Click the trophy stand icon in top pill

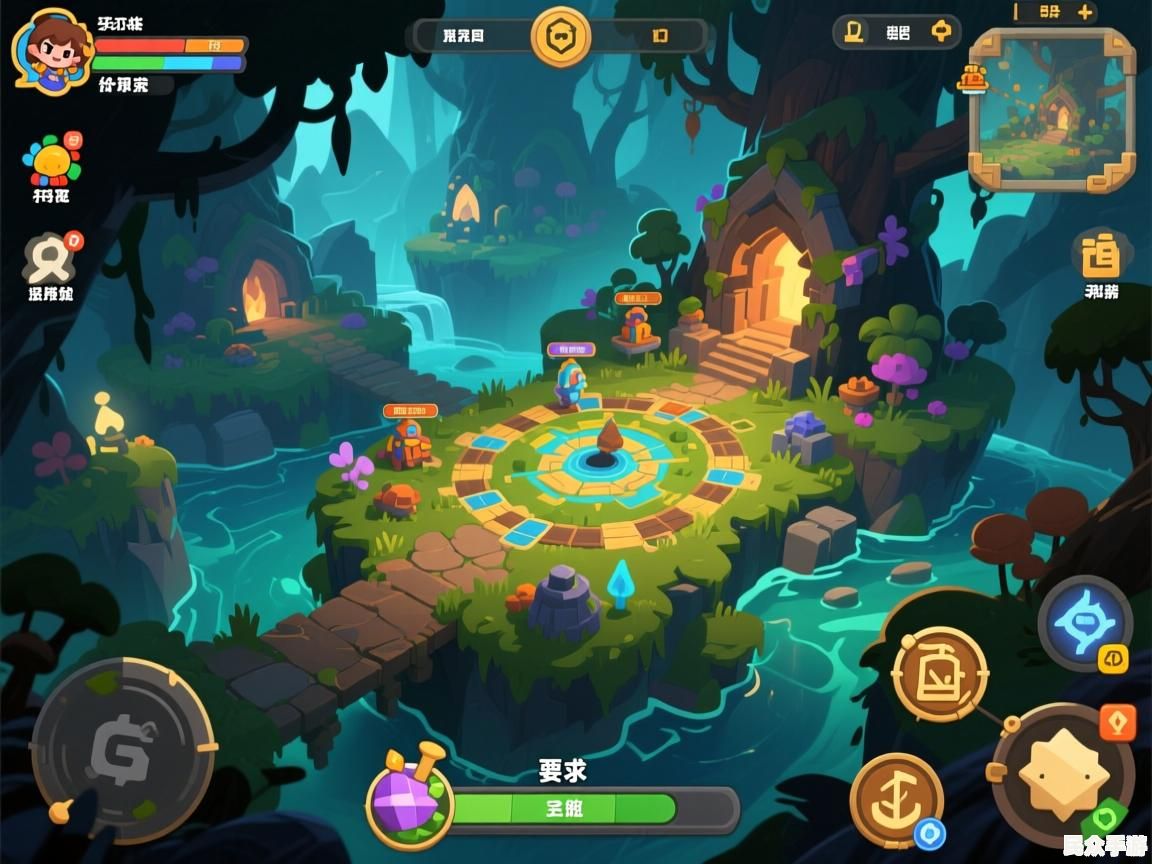tap(853, 32)
